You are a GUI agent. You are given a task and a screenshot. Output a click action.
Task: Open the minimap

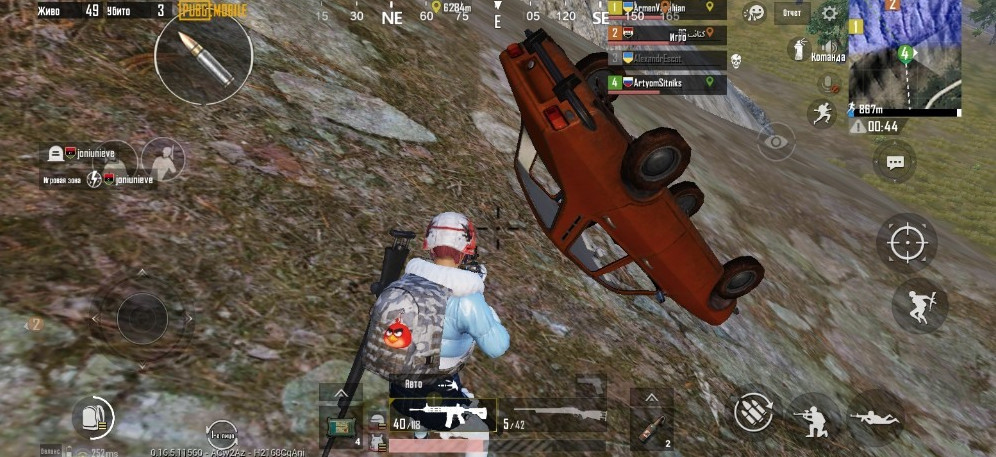(905, 55)
